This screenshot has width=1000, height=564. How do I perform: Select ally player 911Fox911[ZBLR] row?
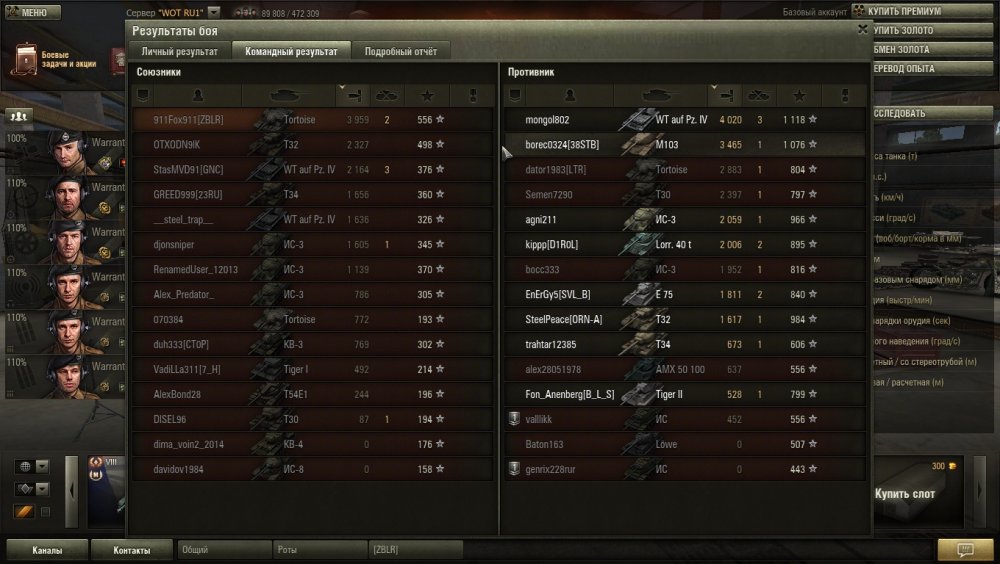(313, 120)
